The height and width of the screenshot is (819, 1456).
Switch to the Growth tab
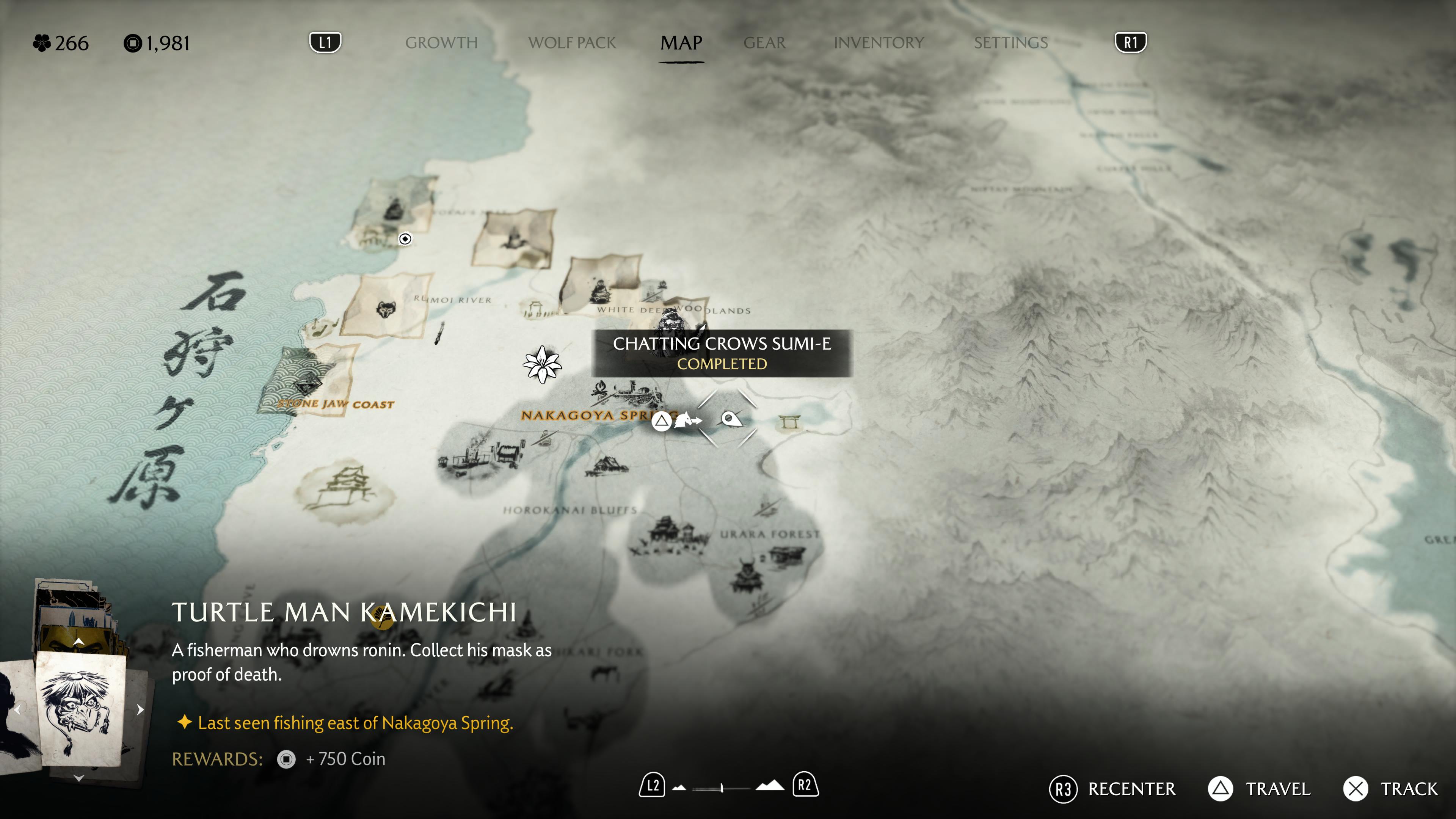point(441,42)
